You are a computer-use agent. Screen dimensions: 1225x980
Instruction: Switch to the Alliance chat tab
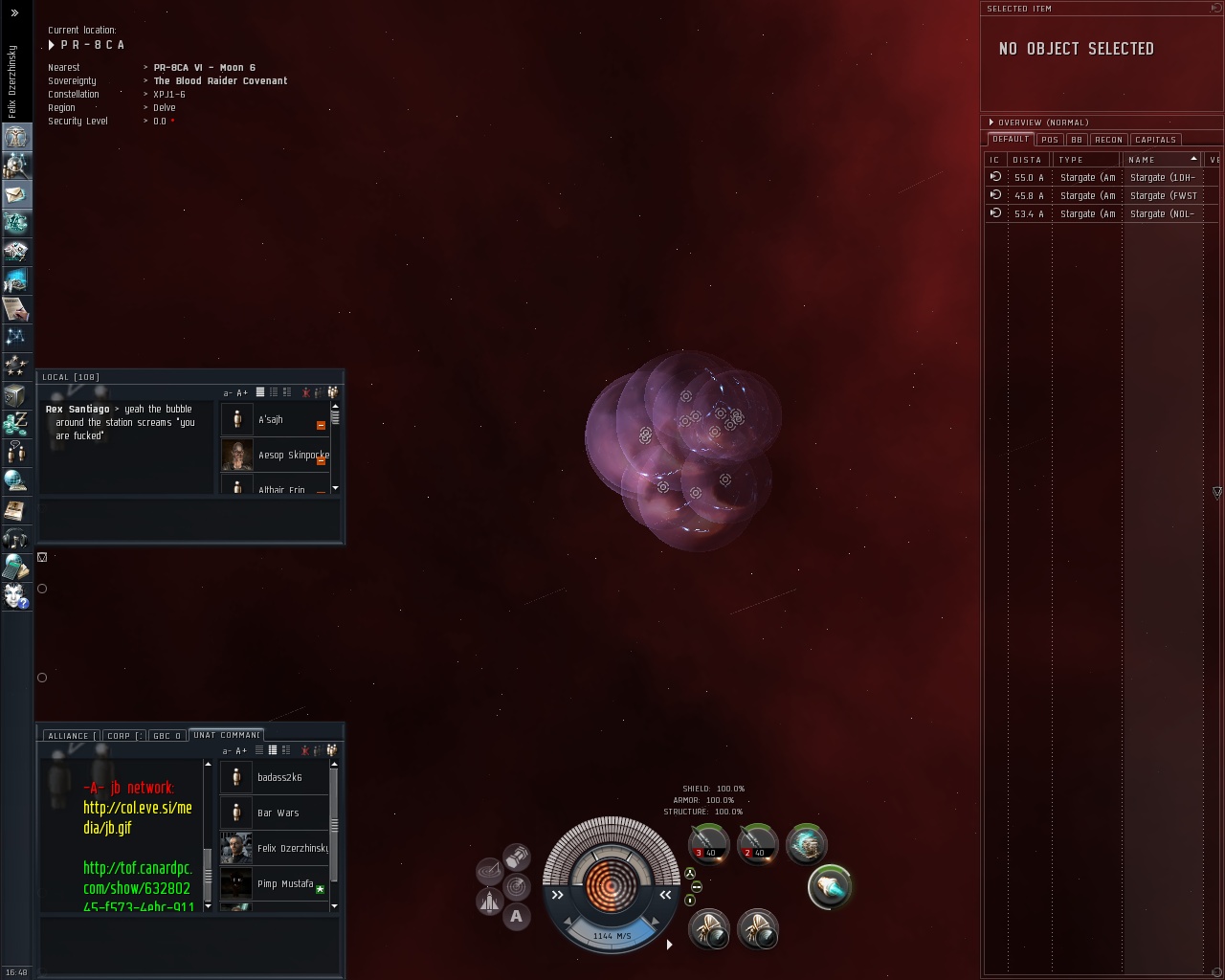pos(69,736)
